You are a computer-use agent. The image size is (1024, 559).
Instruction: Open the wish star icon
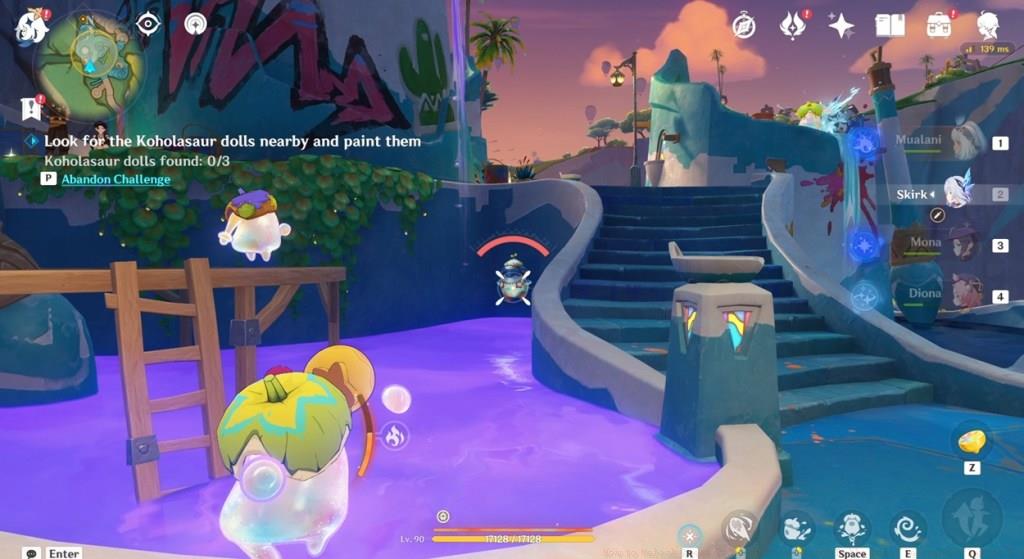[x=841, y=25]
